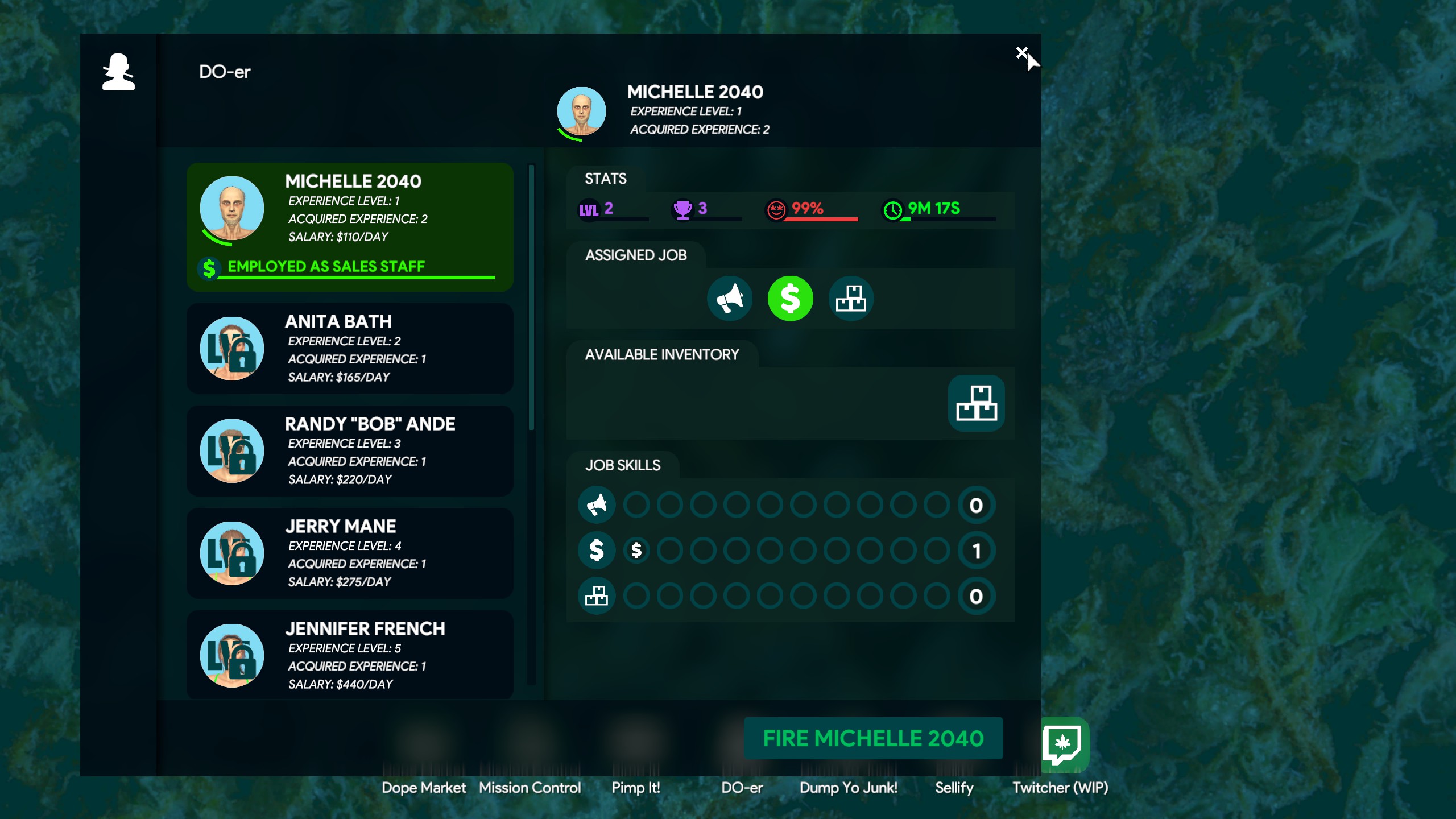This screenshot has width=1456, height=819.
Task: Open the available inventory boxes button
Action: coord(976,403)
